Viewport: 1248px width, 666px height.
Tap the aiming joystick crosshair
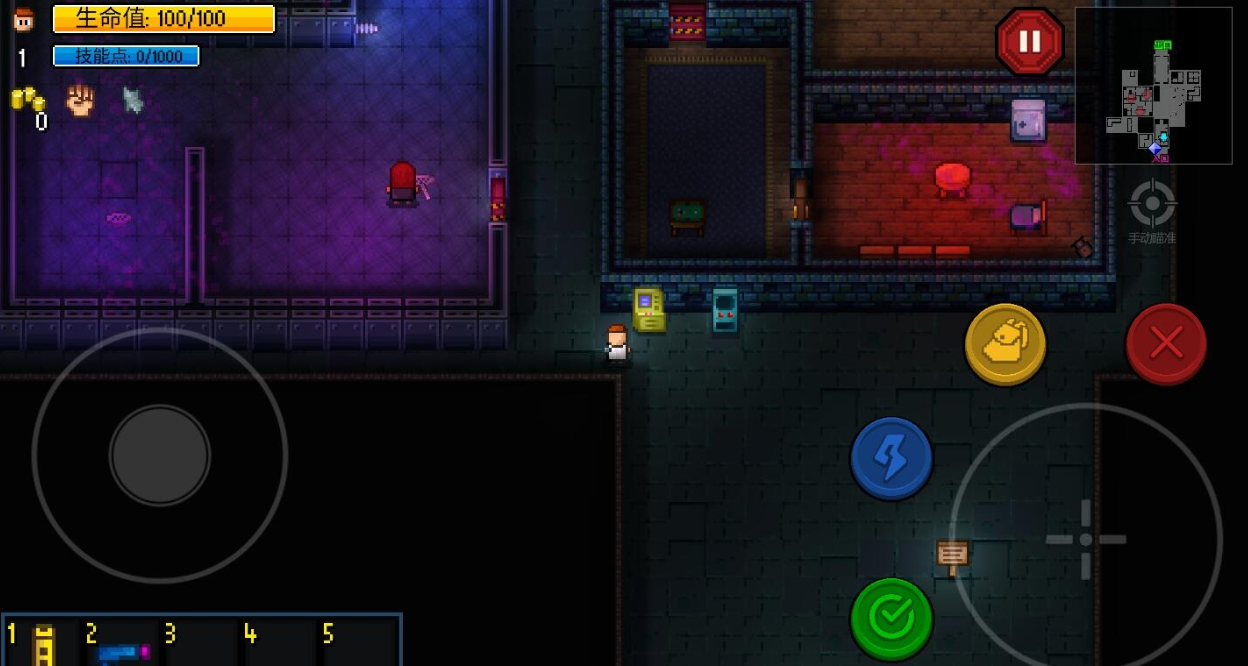coord(1085,540)
